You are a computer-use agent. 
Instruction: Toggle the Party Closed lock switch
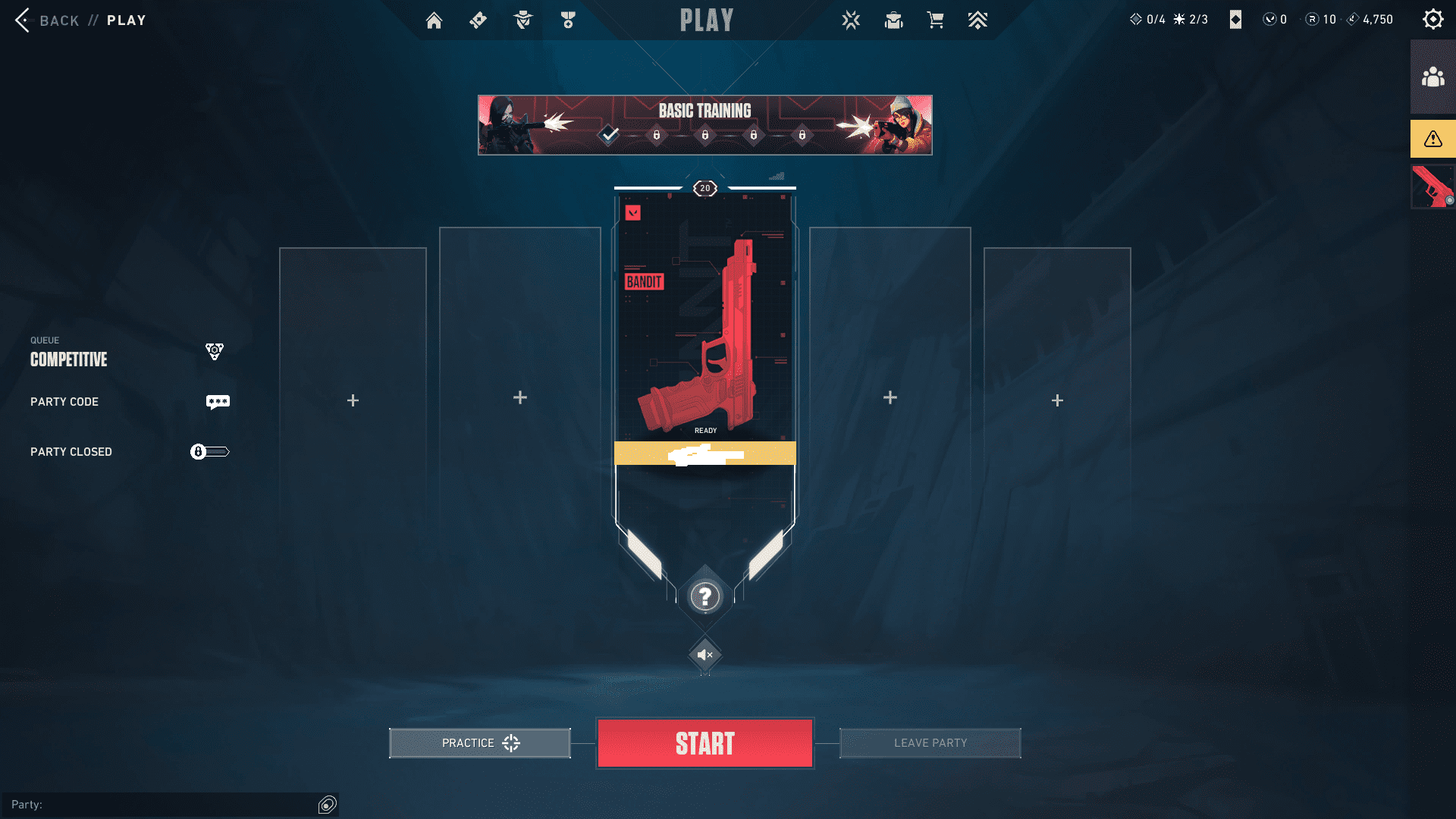pos(209,451)
